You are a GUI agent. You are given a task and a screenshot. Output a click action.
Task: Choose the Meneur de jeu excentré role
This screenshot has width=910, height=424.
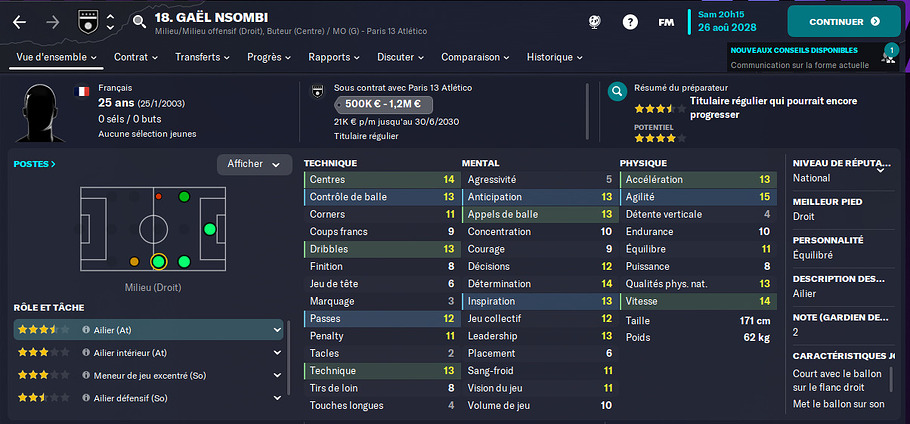pyautogui.click(x=148, y=376)
